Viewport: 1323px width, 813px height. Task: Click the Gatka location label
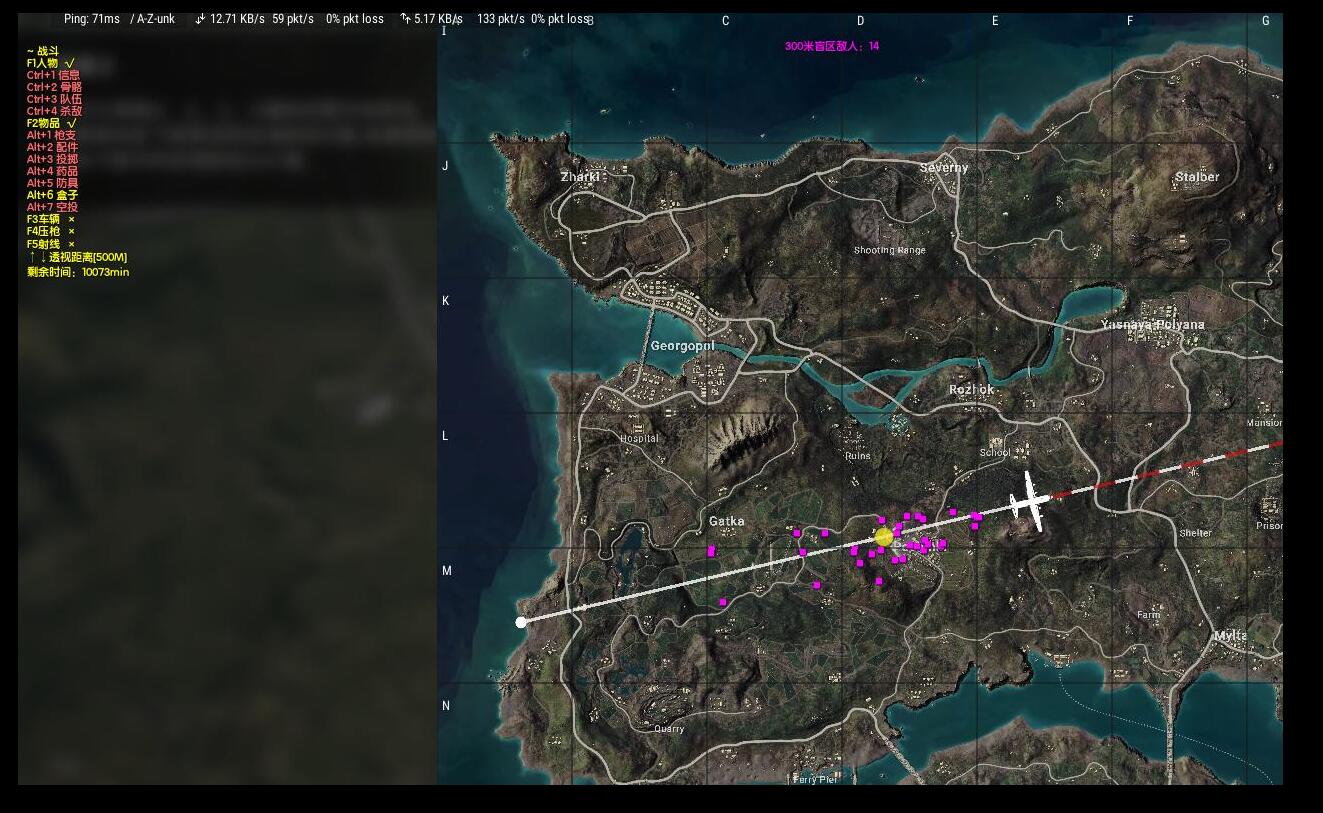[x=726, y=521]
